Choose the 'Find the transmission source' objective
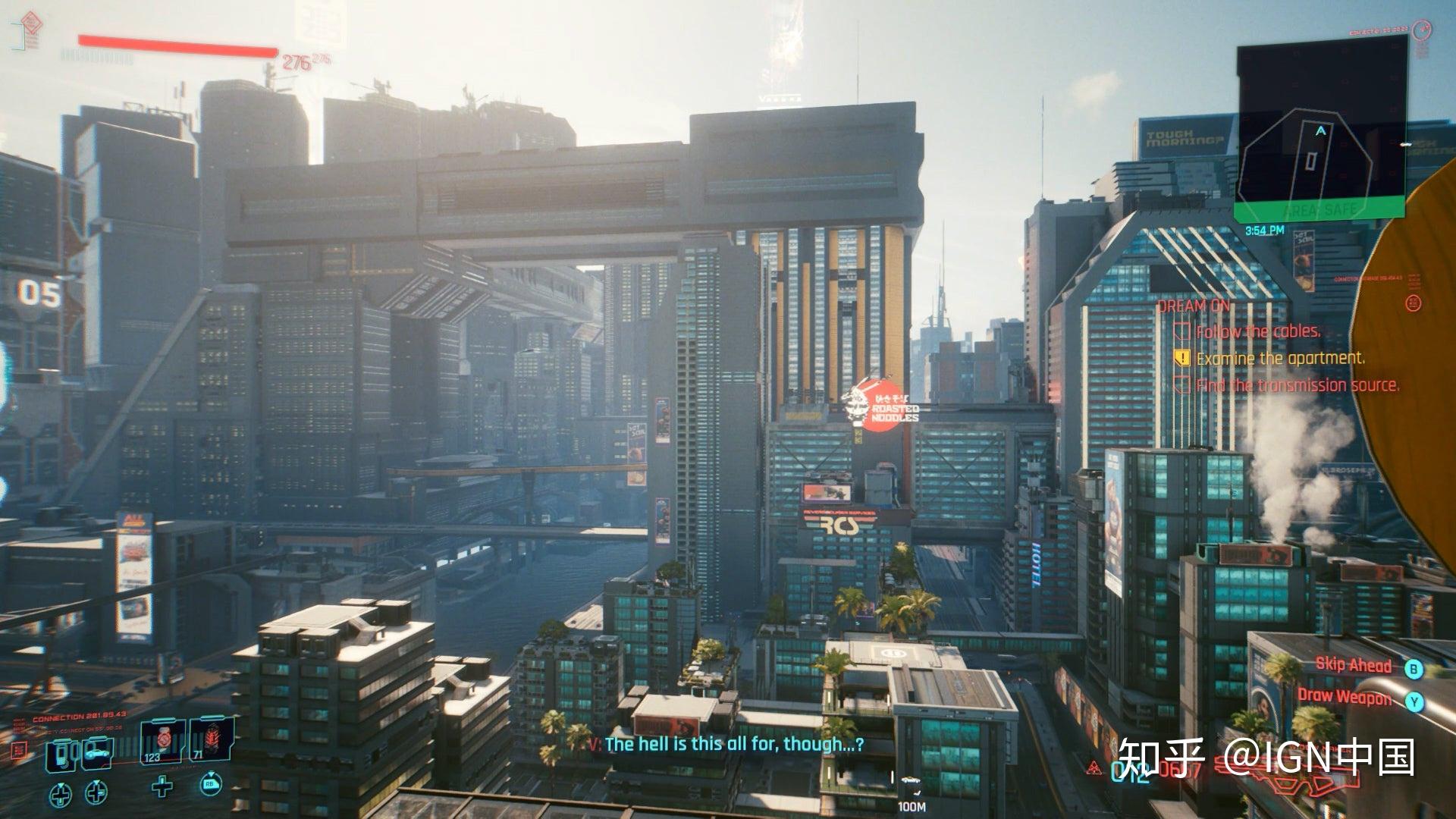The width and height of the screenshot is (1456, 819). (1298, 385)
